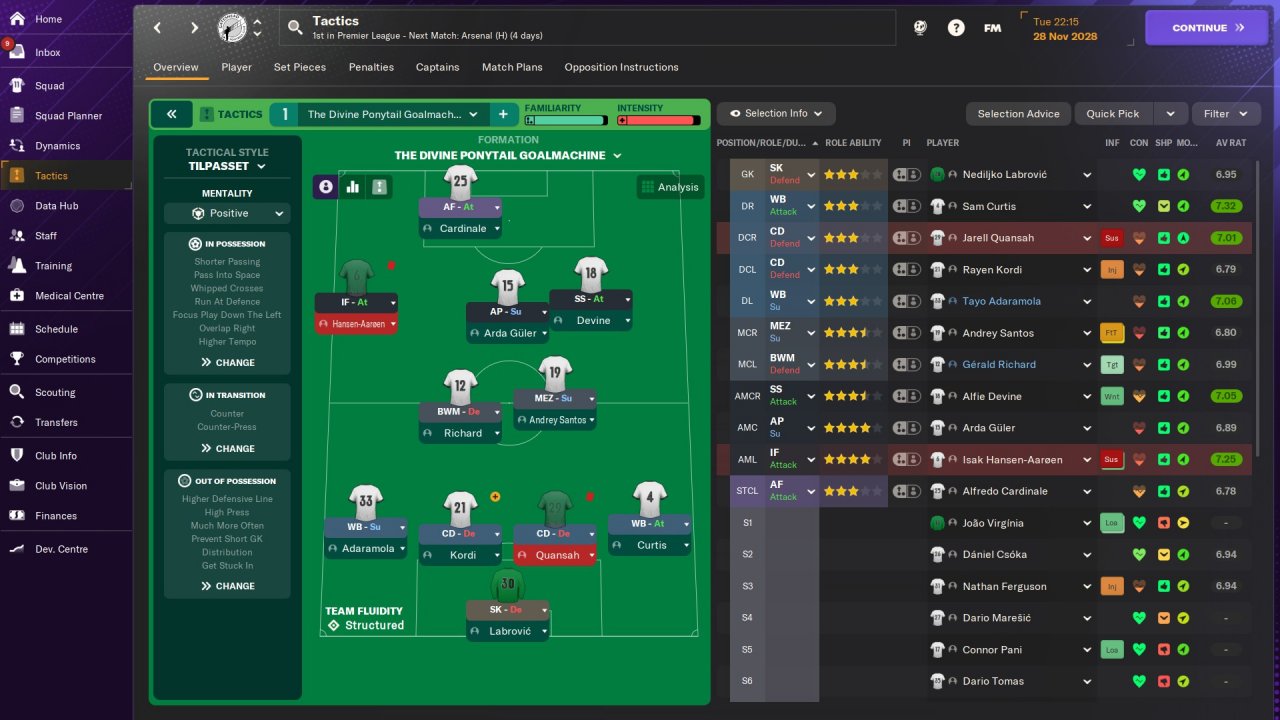The image size is (1280, 720).
Task: Change the Out of Possession instructions
Action: (x=227, y=586)
